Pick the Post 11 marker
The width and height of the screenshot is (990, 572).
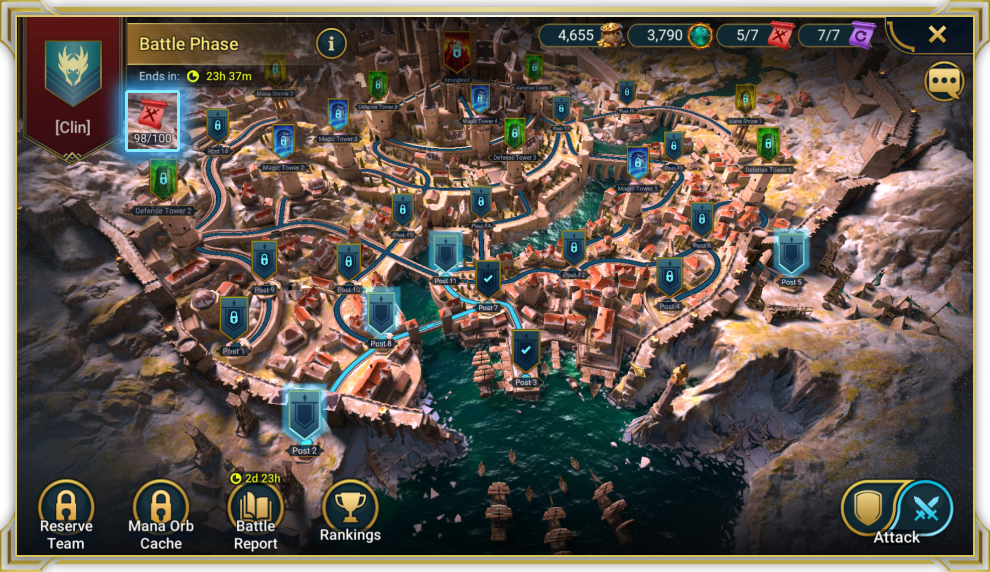(x=445, y=251)
